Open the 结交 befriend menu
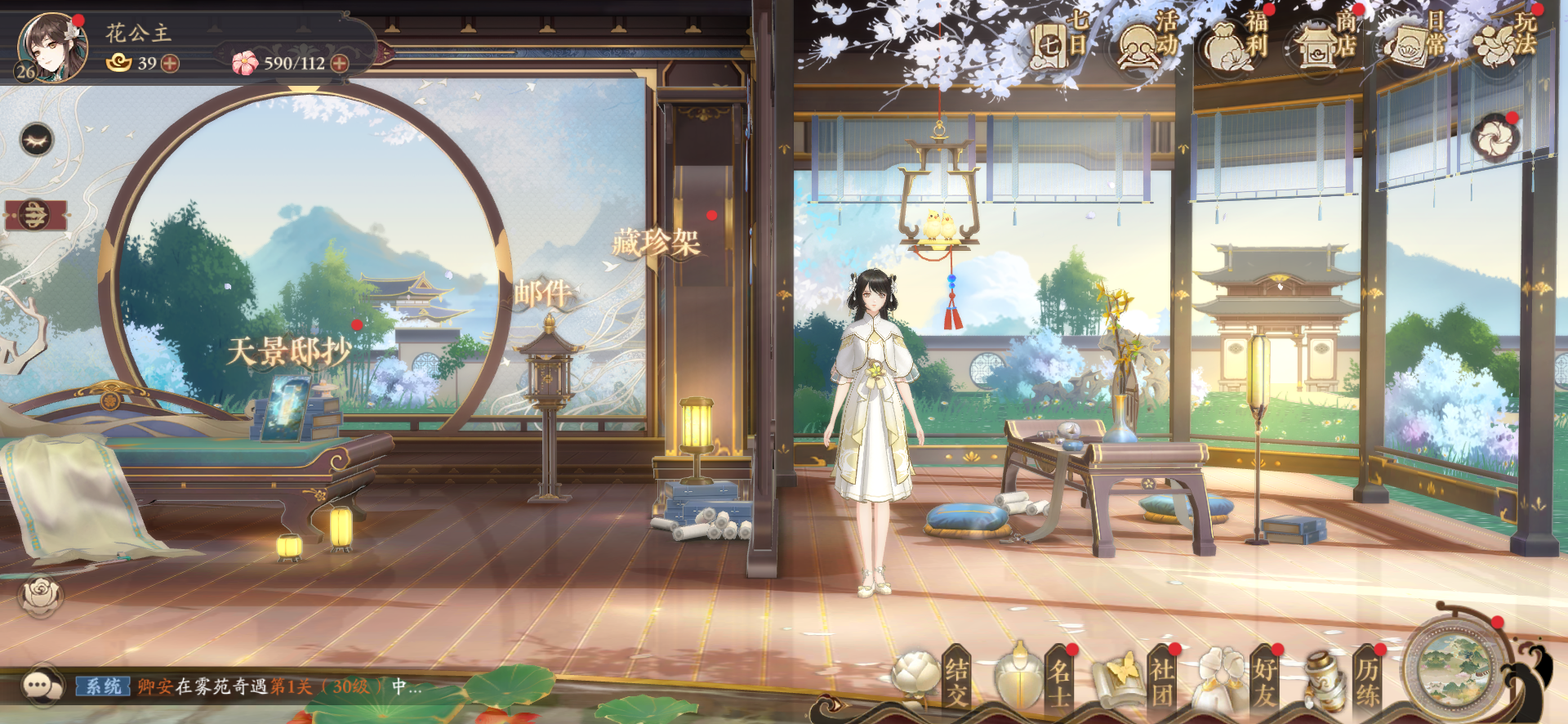Image resolution: width=1568 pixels, height=724 pixels. tap(933, 680)
